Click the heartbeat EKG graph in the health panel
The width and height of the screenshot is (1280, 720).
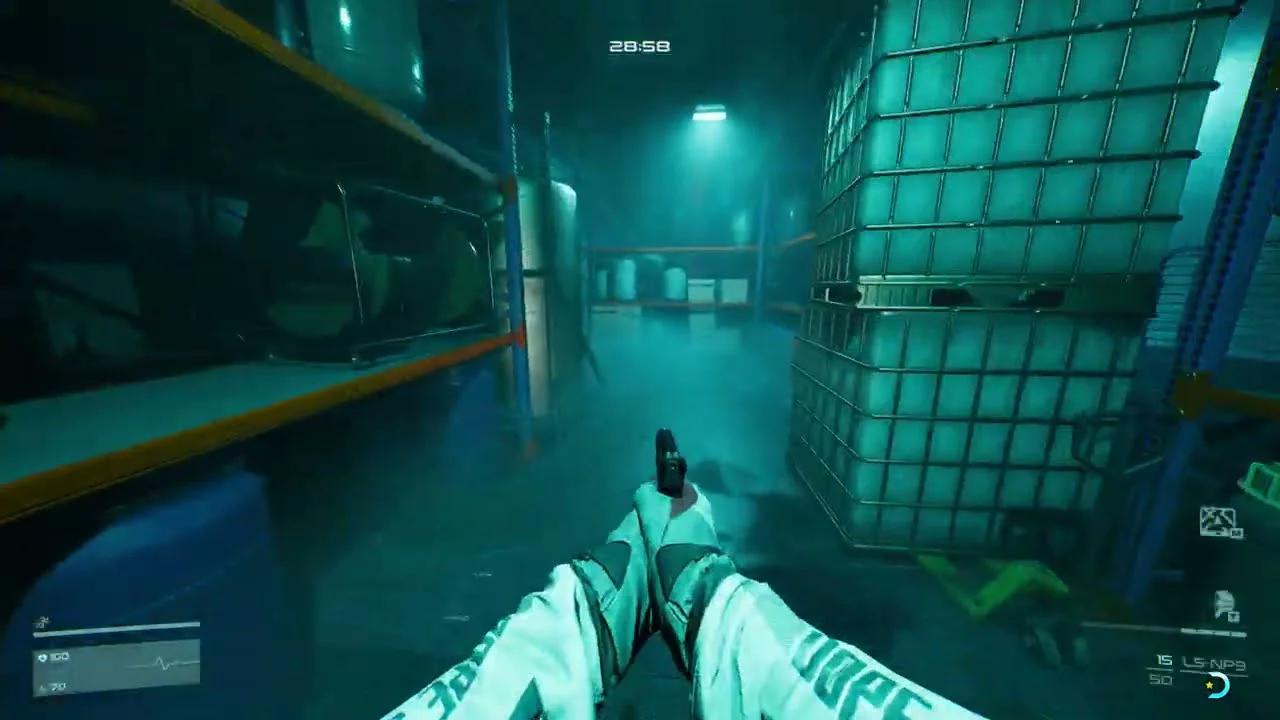160,662
